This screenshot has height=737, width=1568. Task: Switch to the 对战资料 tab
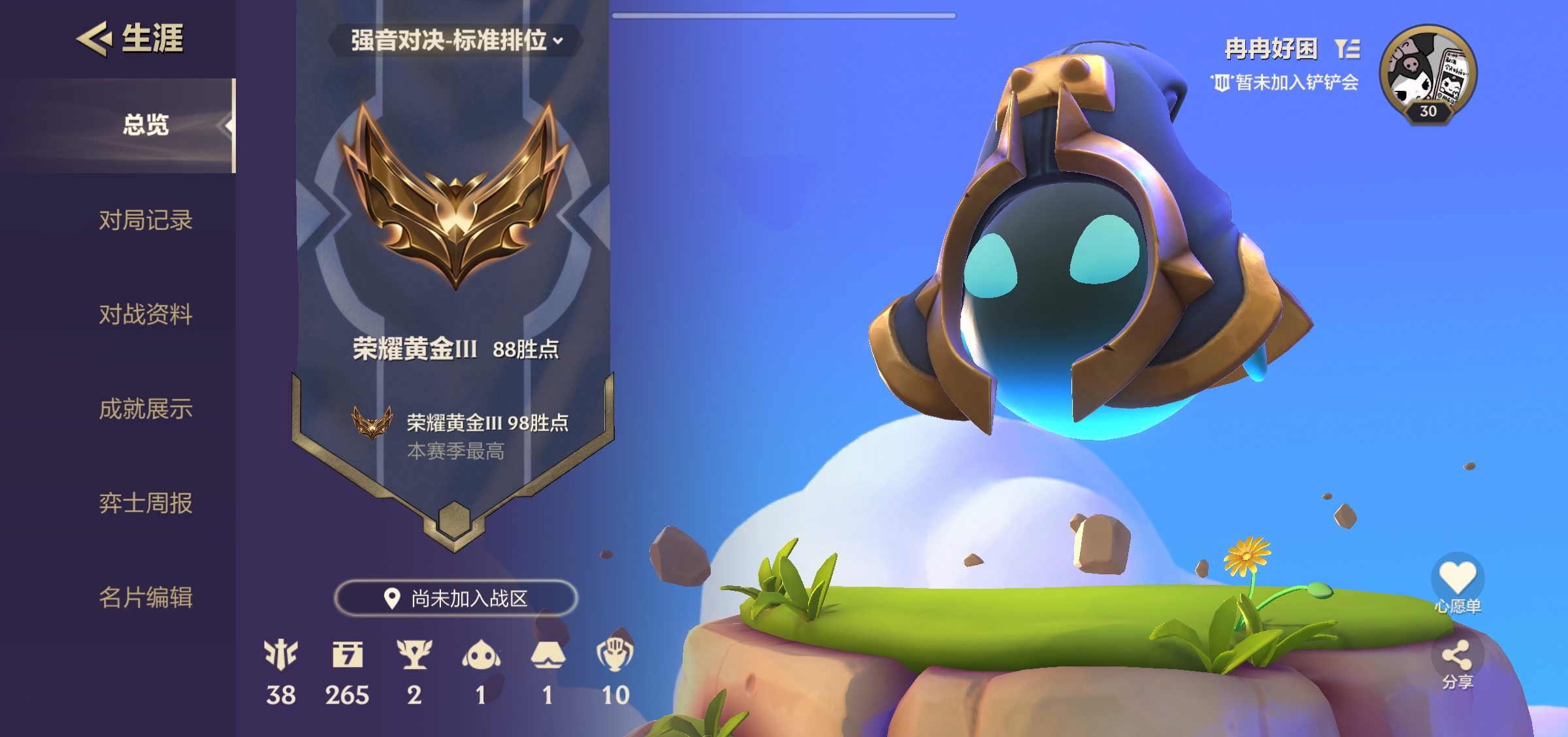coord(146,314)
